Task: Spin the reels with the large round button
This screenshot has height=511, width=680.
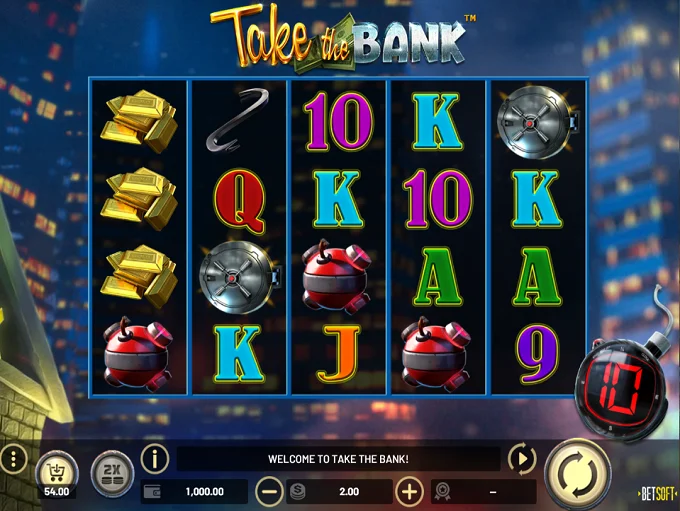Action: (x=578, y=472)
